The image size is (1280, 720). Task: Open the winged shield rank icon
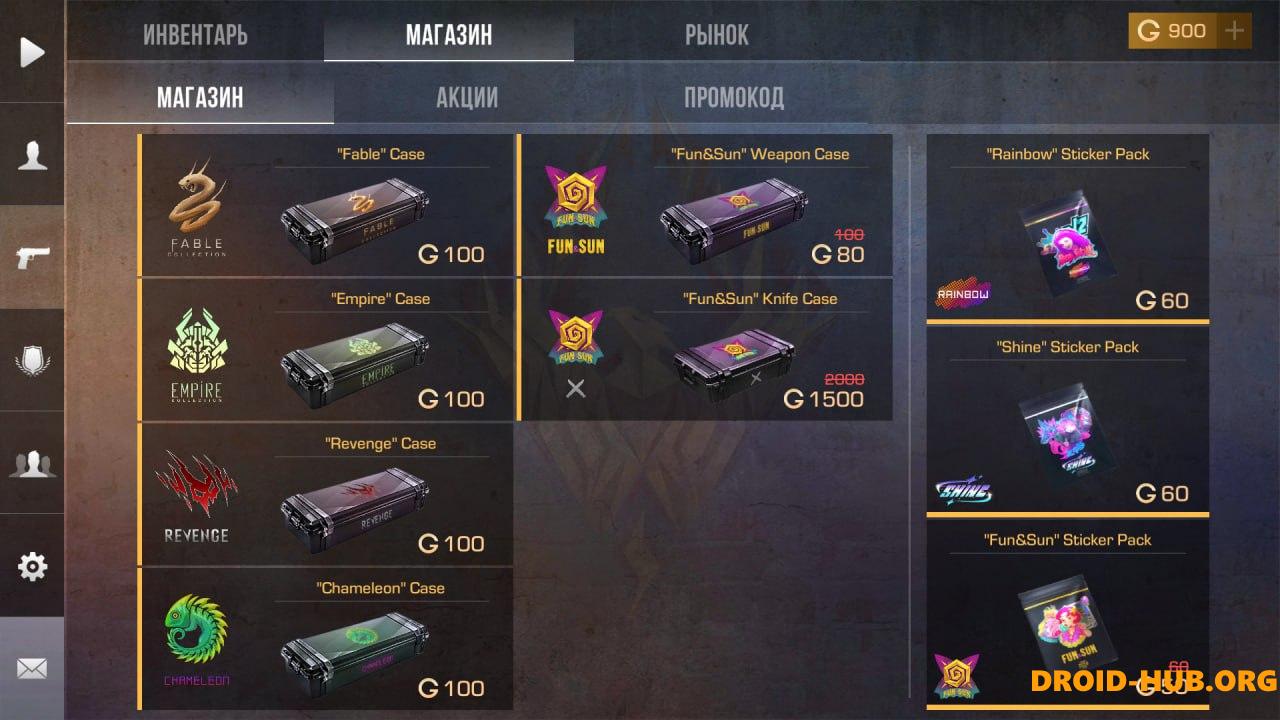32,360
